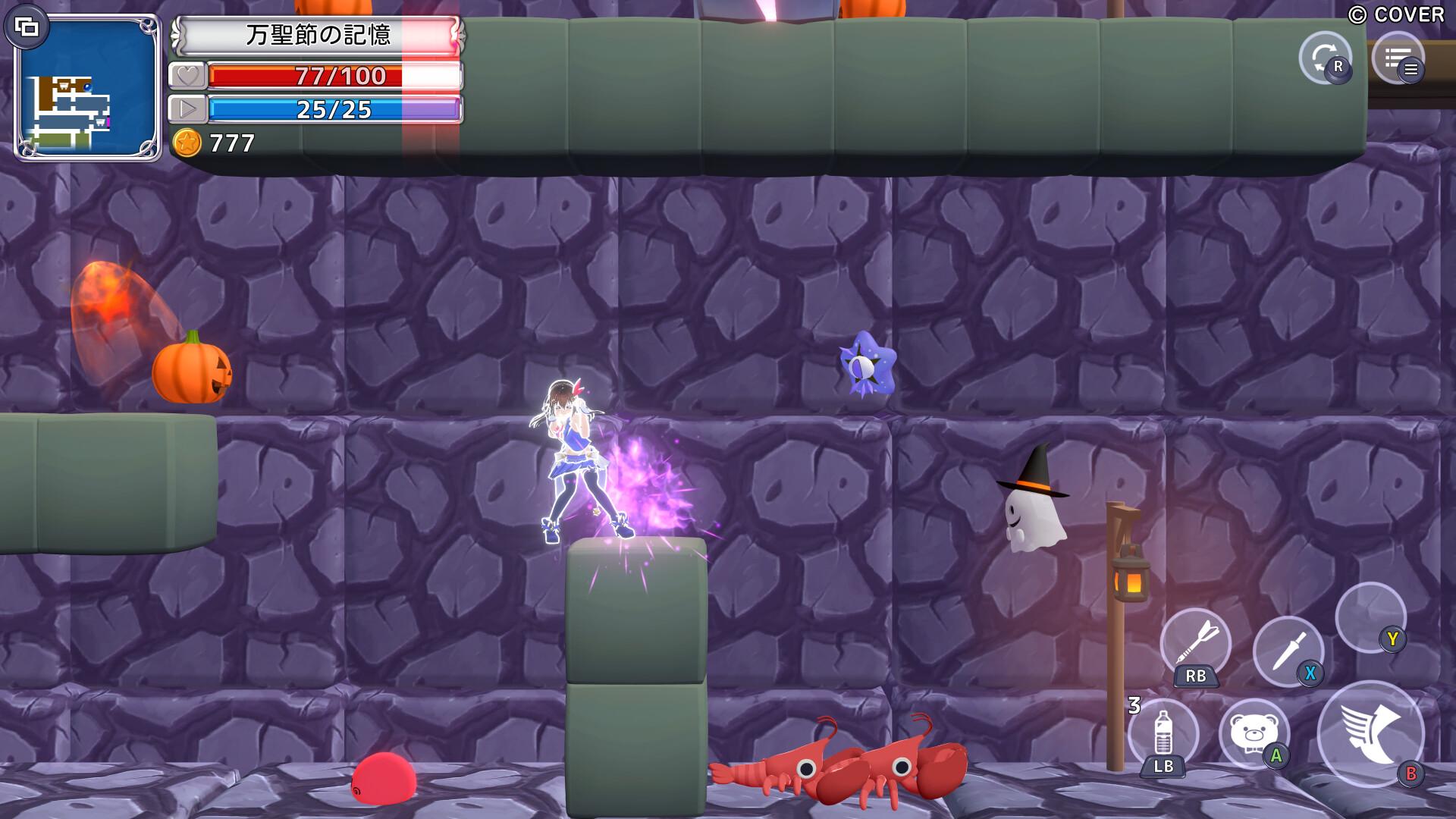Click the stage title banner 万聖節の記憶

(317, 36)
